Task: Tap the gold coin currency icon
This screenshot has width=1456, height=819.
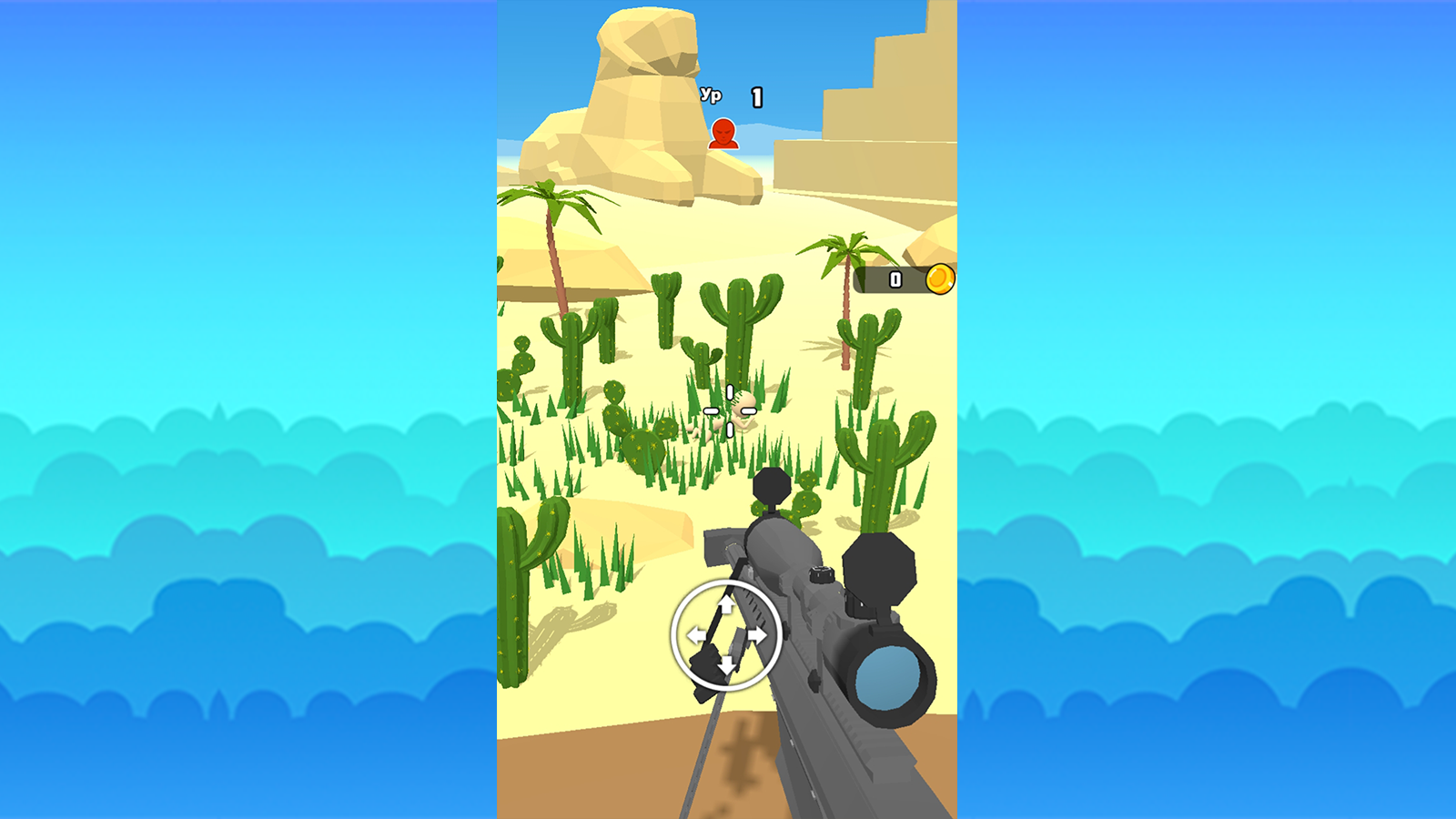Action: pyautogui.click(x=939, y=280)
